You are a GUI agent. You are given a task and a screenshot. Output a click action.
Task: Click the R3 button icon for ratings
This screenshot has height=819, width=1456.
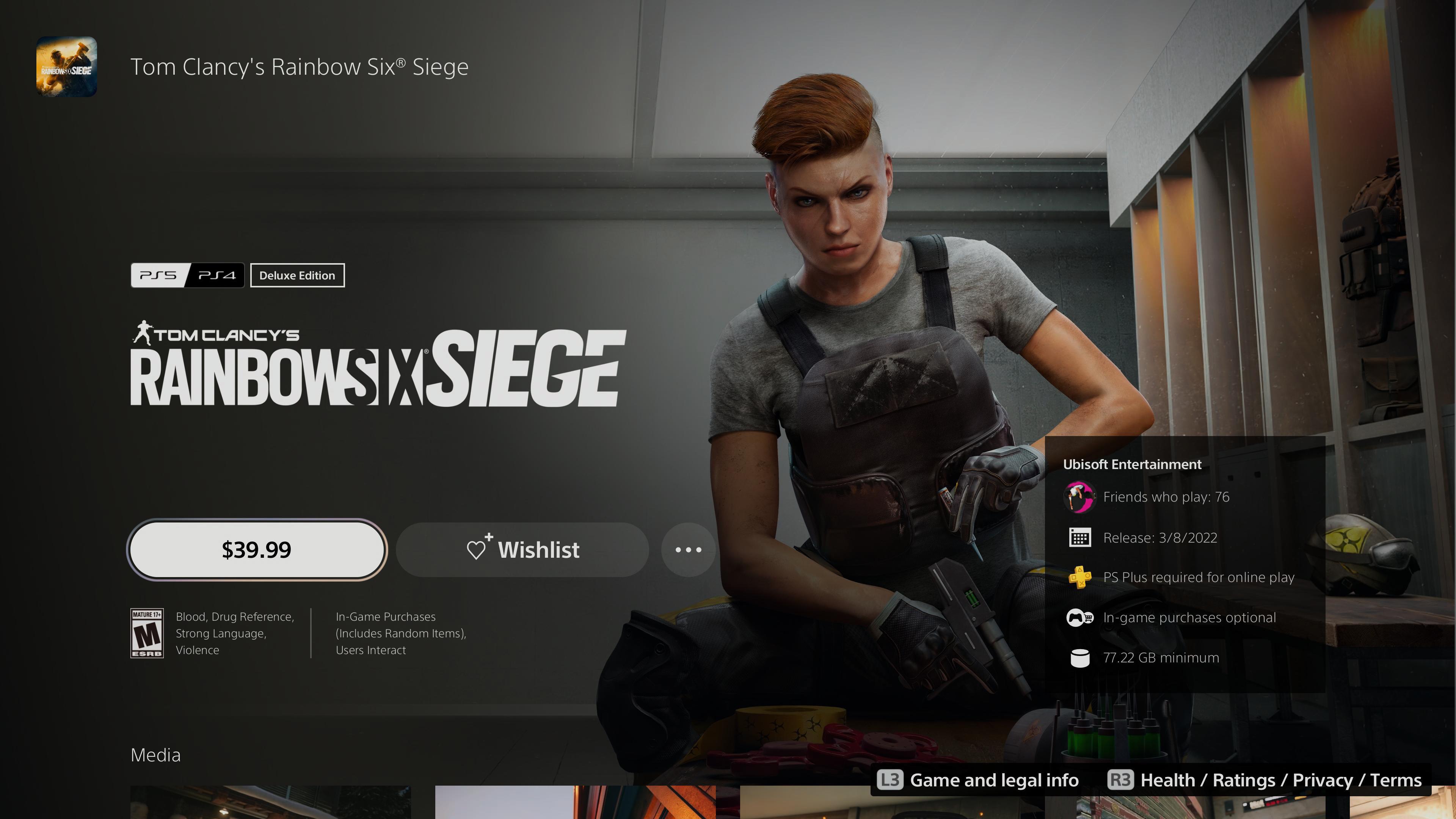tap(1121, 780)
